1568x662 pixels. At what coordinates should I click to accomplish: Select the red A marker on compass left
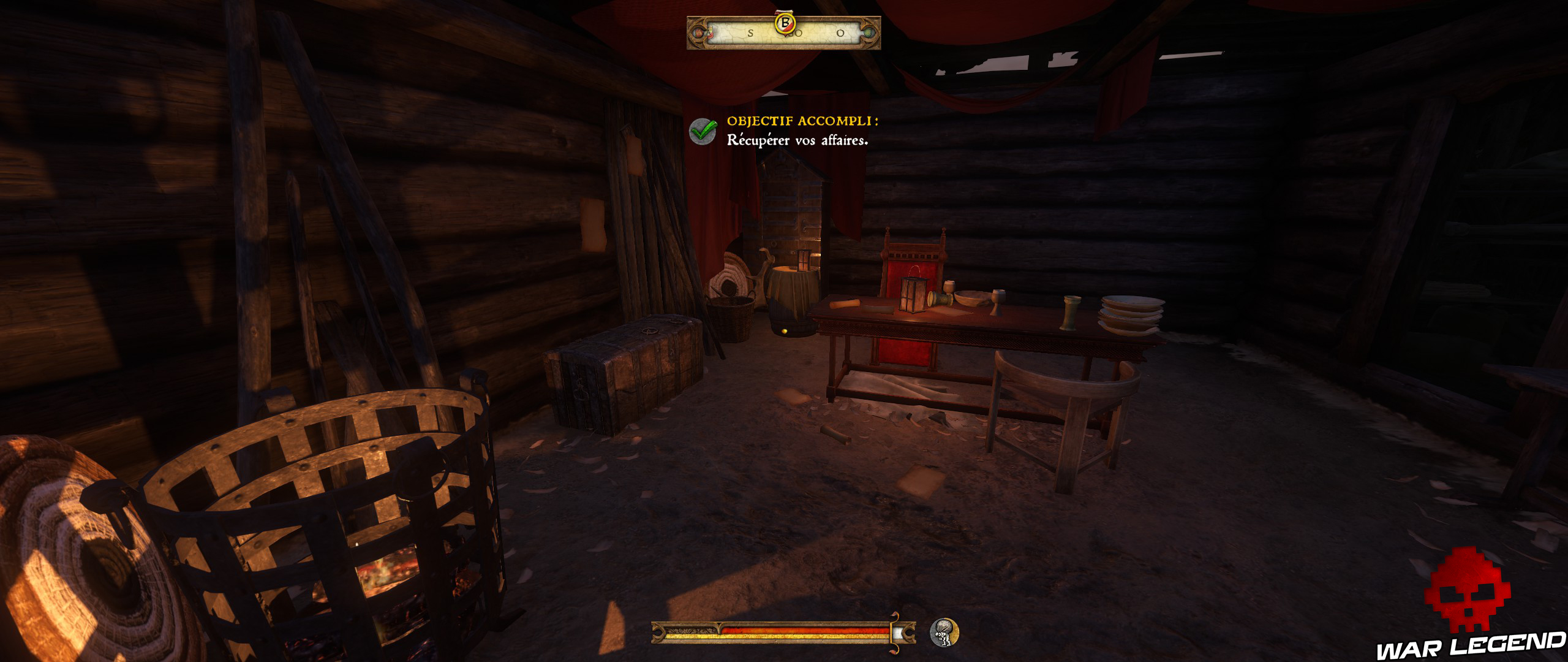point(708,34)
